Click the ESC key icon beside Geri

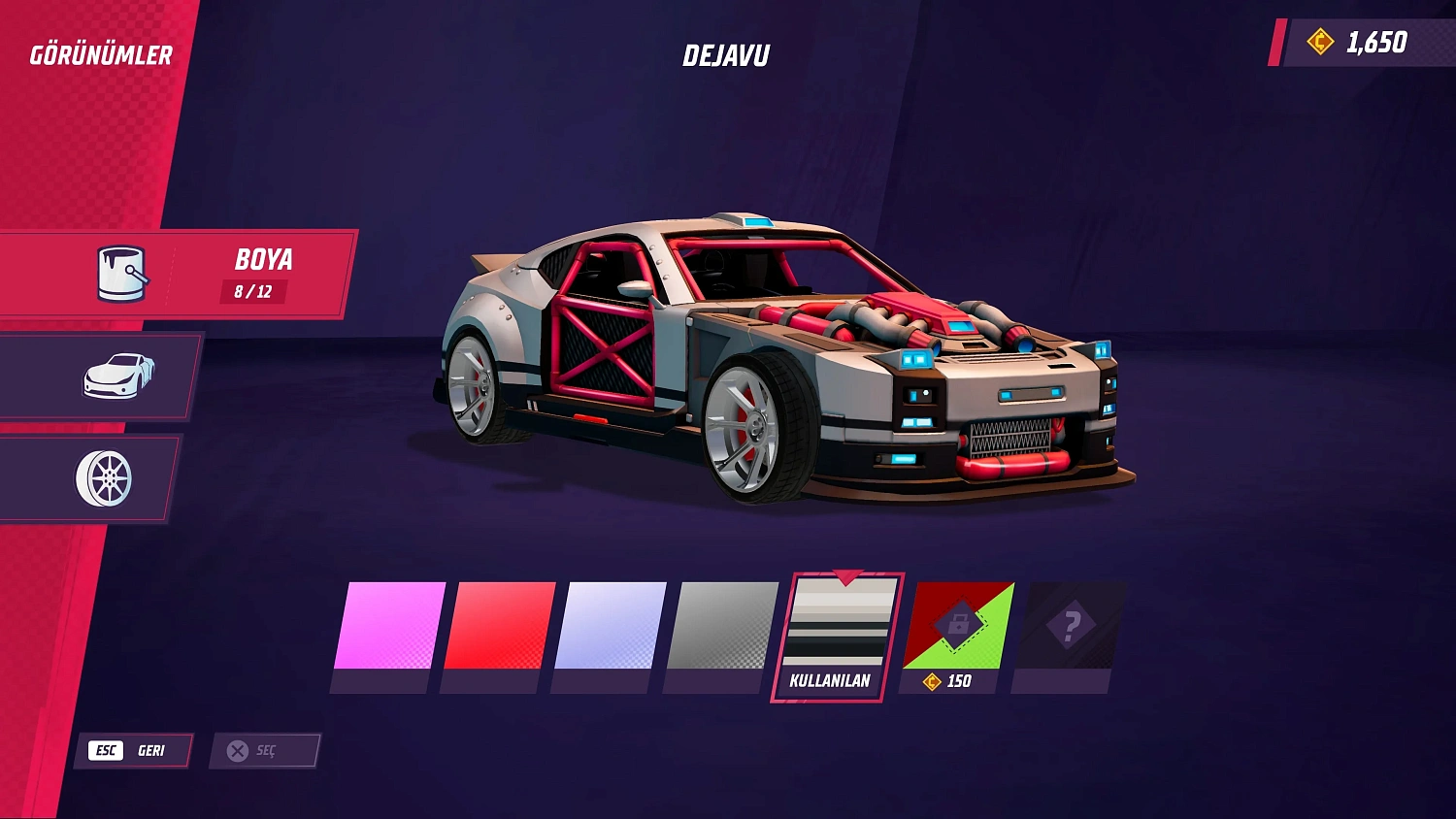pos(106,749)
